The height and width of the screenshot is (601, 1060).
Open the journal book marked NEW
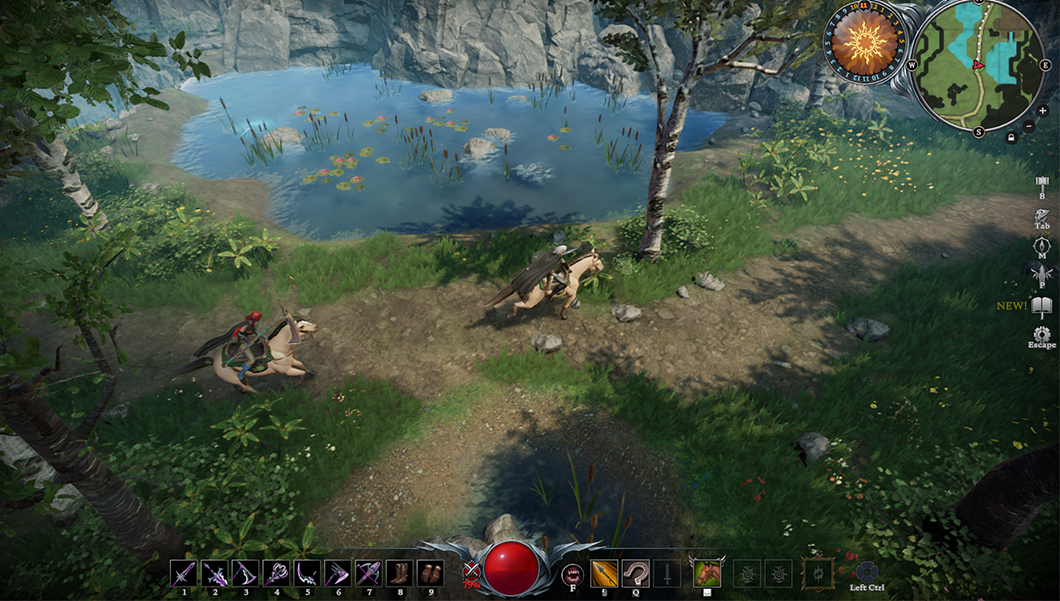coord(1041,306)
